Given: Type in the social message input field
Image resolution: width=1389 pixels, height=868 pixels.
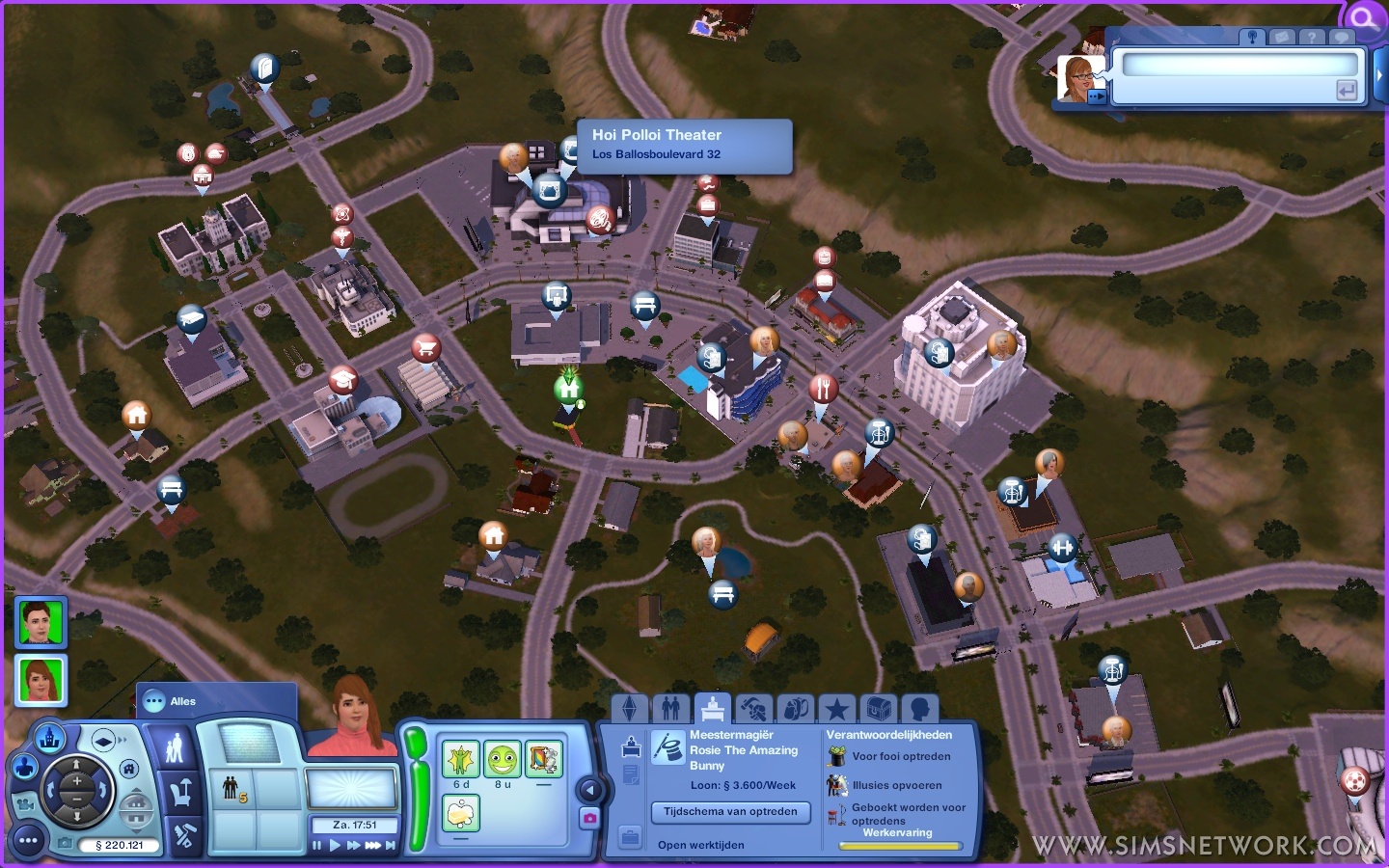Looking at the screenshot, I should click(x=1239, y=66).
